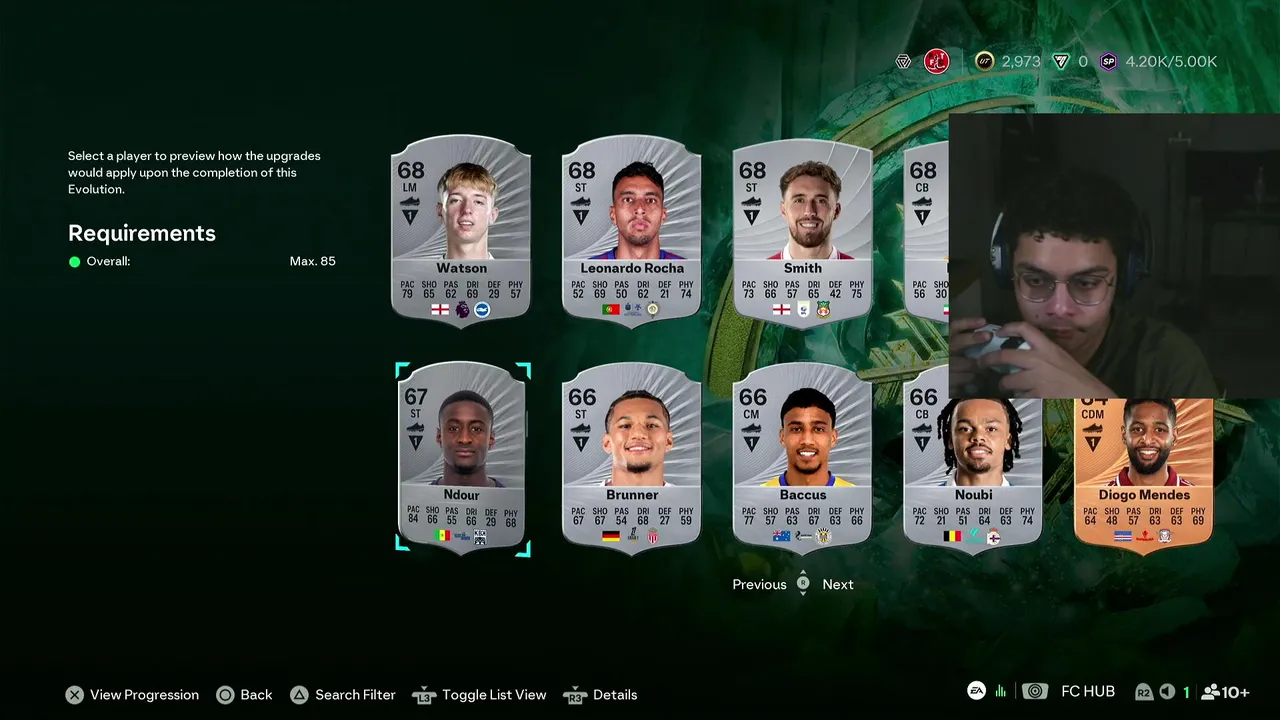Screen dimensions: 1280x720
Task: Choose the Brunner 66 ST card
Action: [x=632, y=456]
